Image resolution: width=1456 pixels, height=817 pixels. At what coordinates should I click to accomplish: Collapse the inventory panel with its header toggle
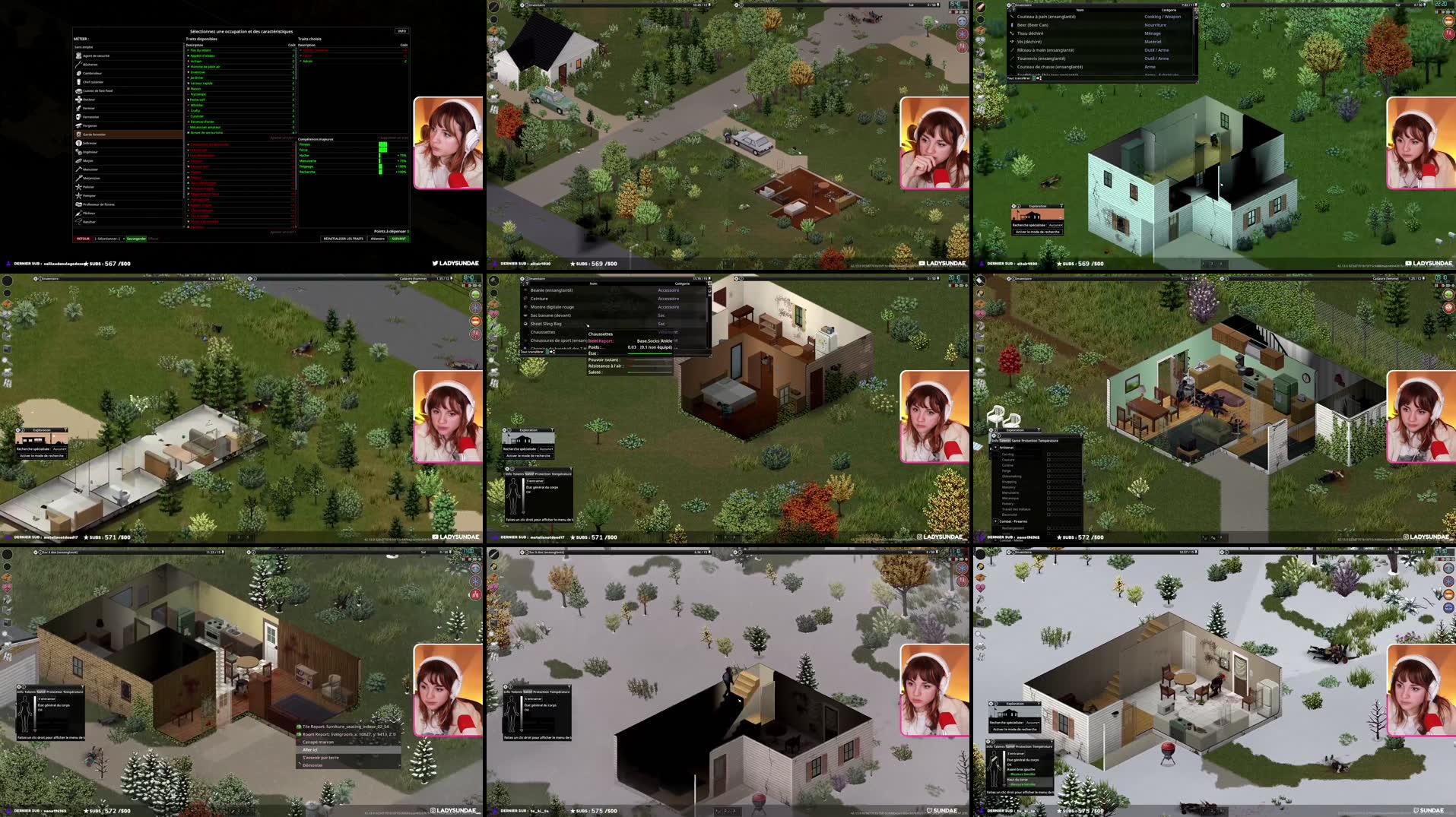click(1009, 5)
